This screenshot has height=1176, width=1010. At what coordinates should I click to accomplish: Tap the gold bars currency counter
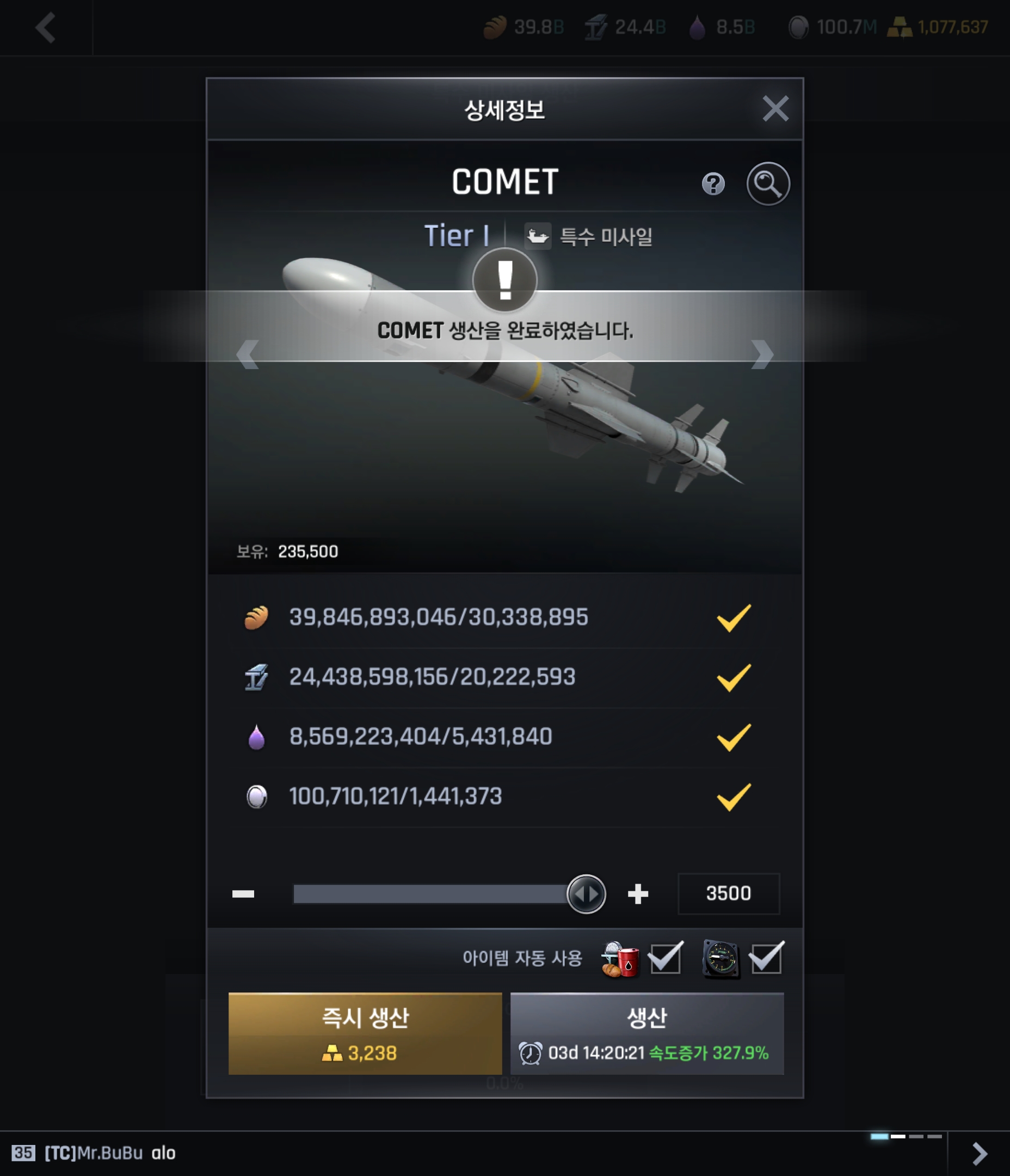pos(938,27)
